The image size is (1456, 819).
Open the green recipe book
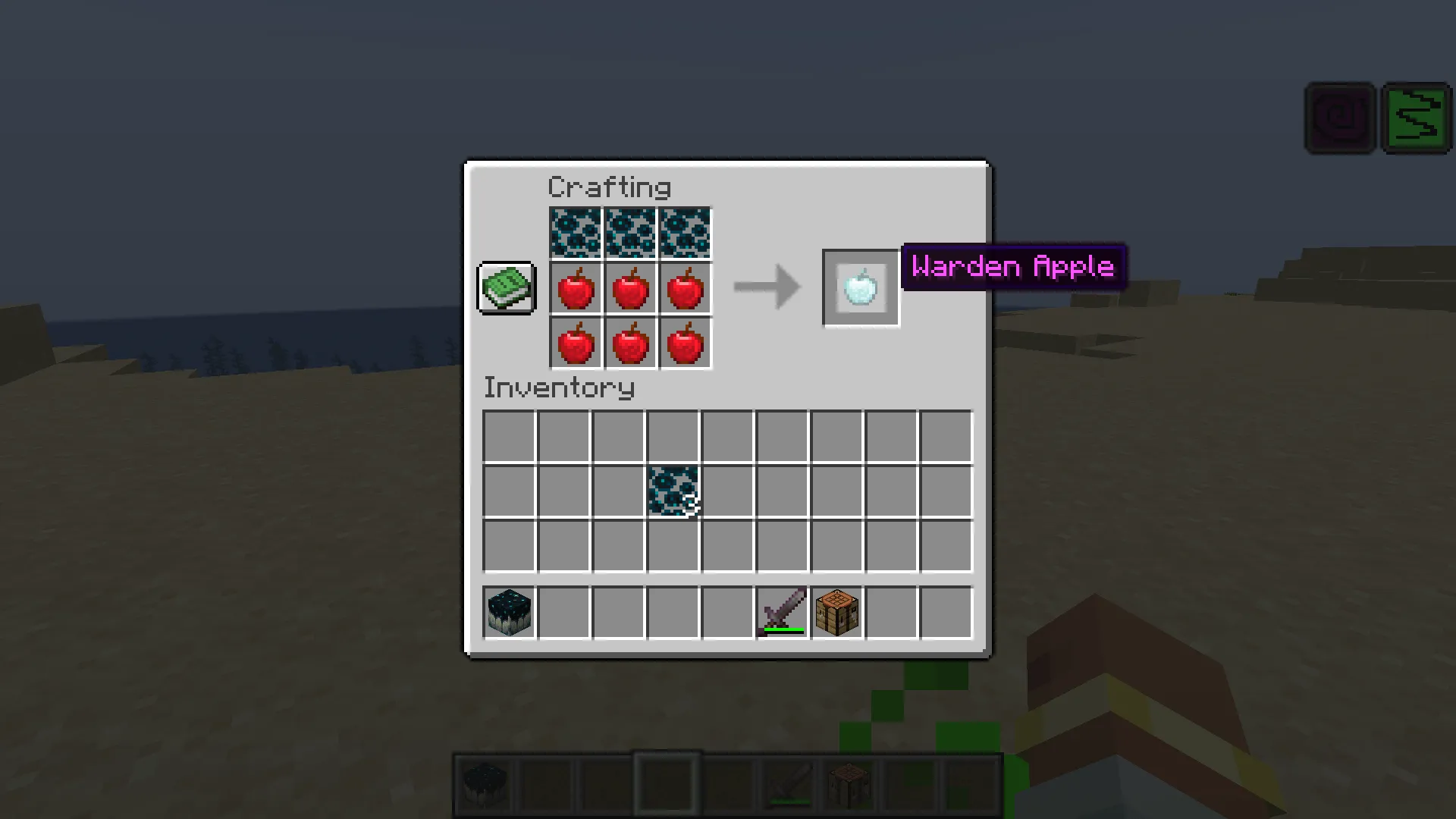point(506,288)
